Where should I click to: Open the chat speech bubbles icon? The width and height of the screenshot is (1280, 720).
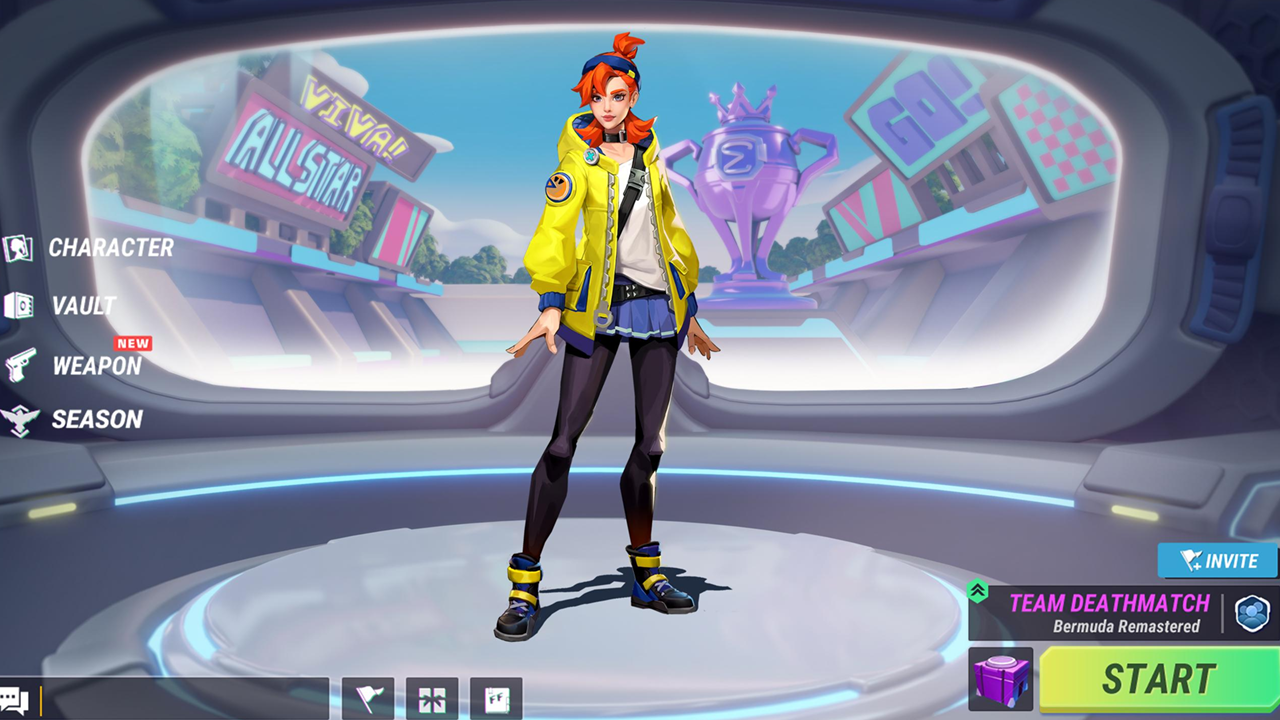[x=16, y=699]
